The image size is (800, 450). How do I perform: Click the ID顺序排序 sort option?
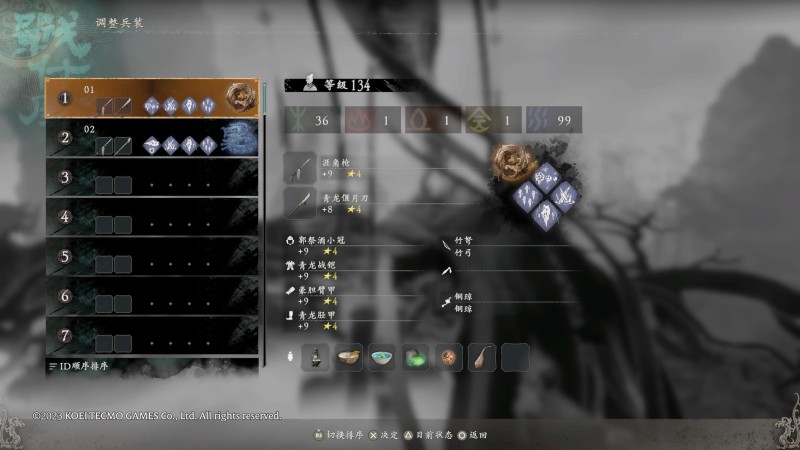(x=78, y=367)
